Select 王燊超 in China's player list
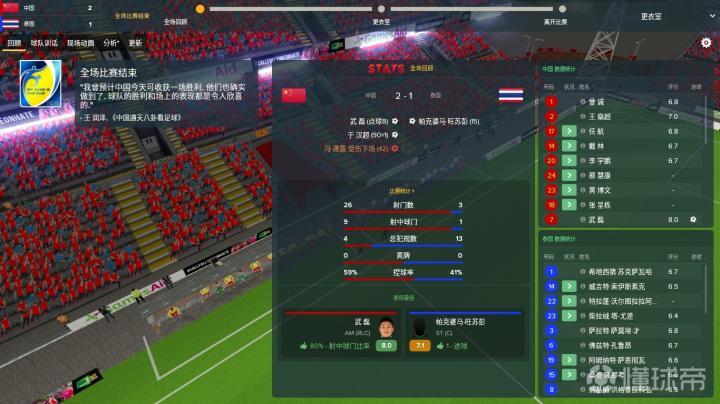This screenshot has height=404, width=720. point(599,116)
